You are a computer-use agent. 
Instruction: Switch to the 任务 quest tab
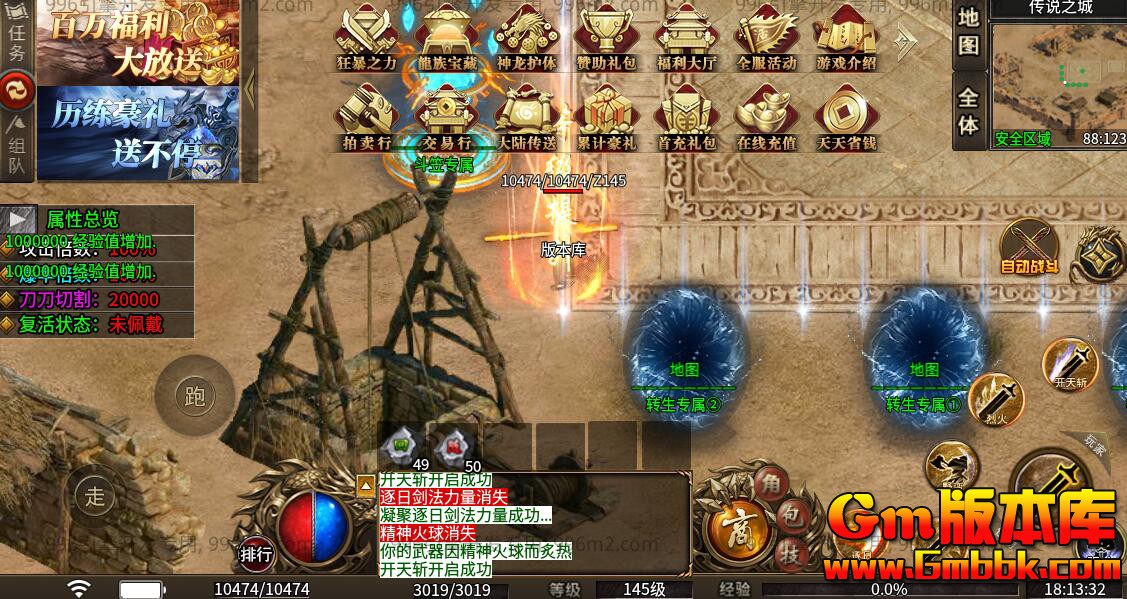tap(17, 42)
